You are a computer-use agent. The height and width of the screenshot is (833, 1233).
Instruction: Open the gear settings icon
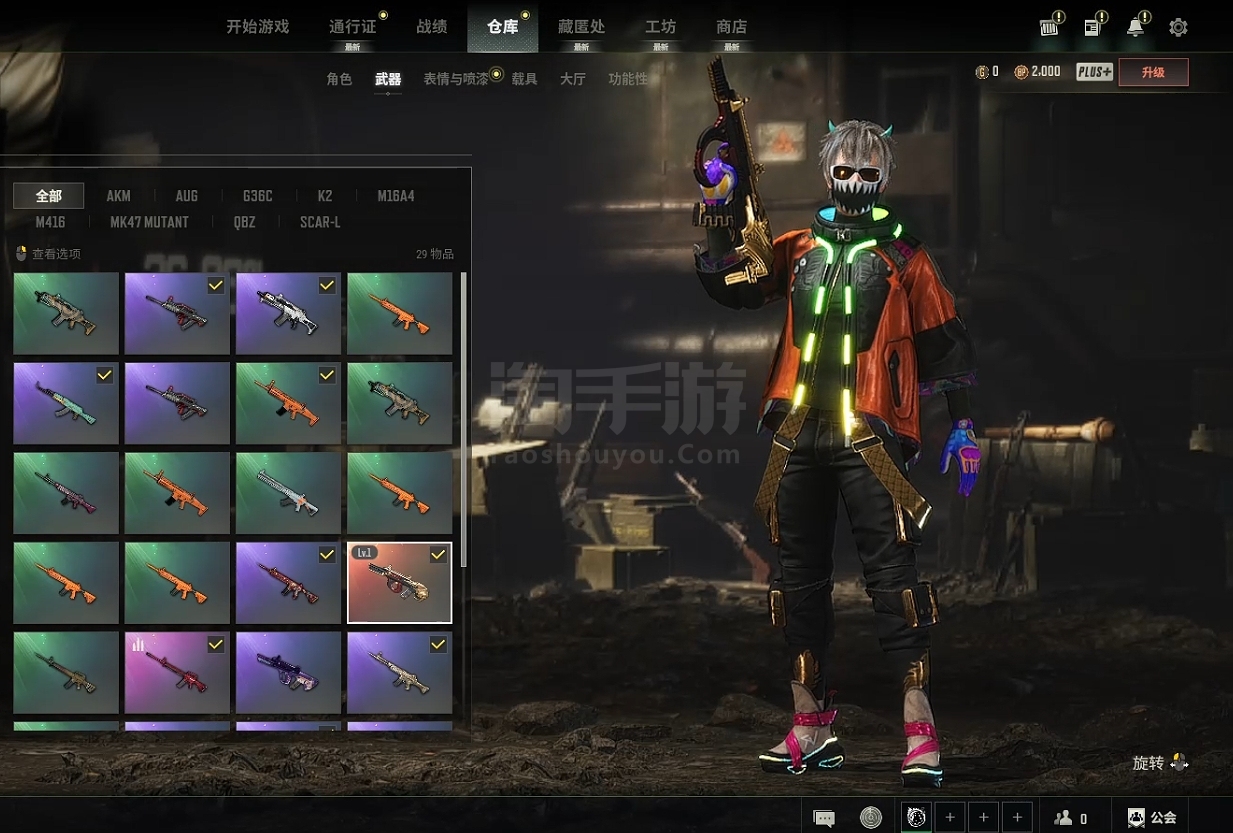[x=1178, y=28]
